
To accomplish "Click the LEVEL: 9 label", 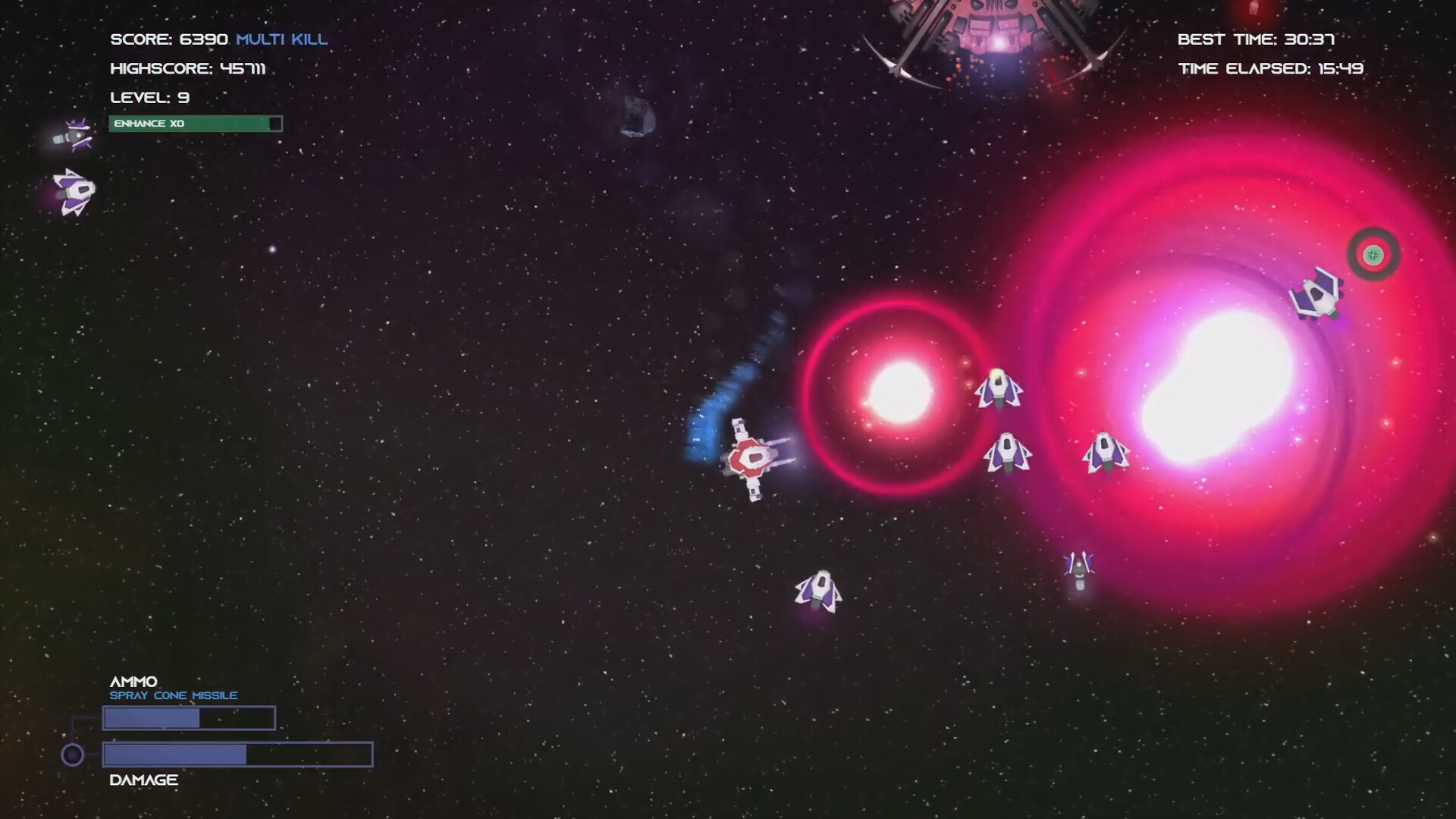I will click(149, 97).
